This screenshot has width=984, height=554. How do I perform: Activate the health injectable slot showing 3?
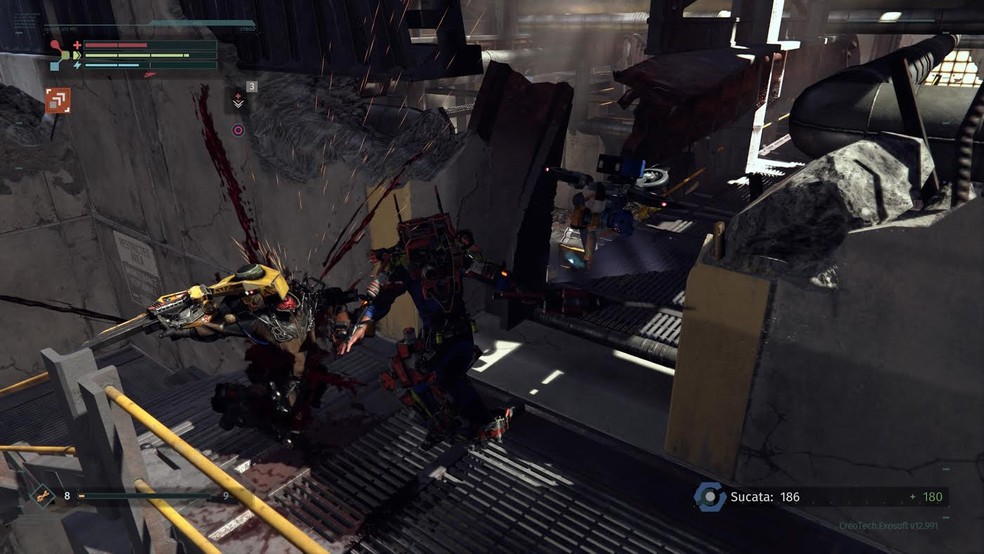pyautogui.click(x=239, y=99)
